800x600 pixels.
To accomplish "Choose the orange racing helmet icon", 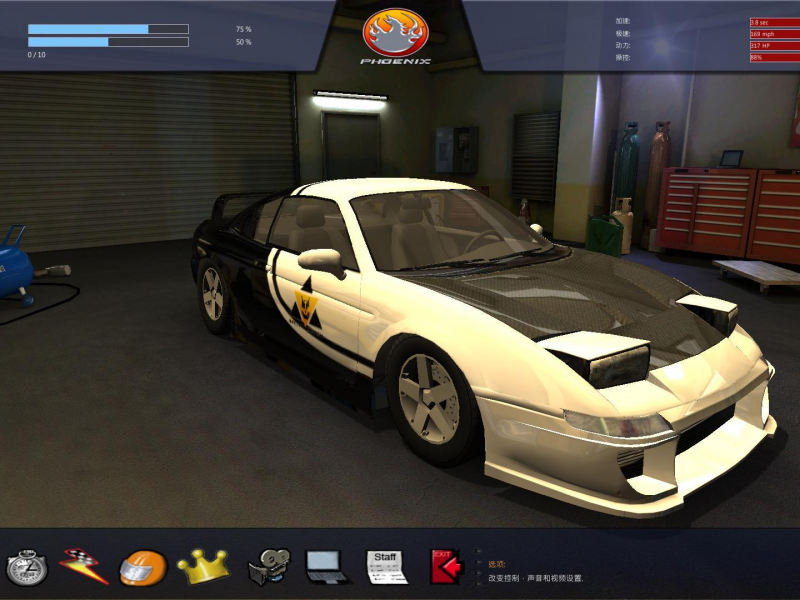I will pyautogui.click(x=142, y=567).
